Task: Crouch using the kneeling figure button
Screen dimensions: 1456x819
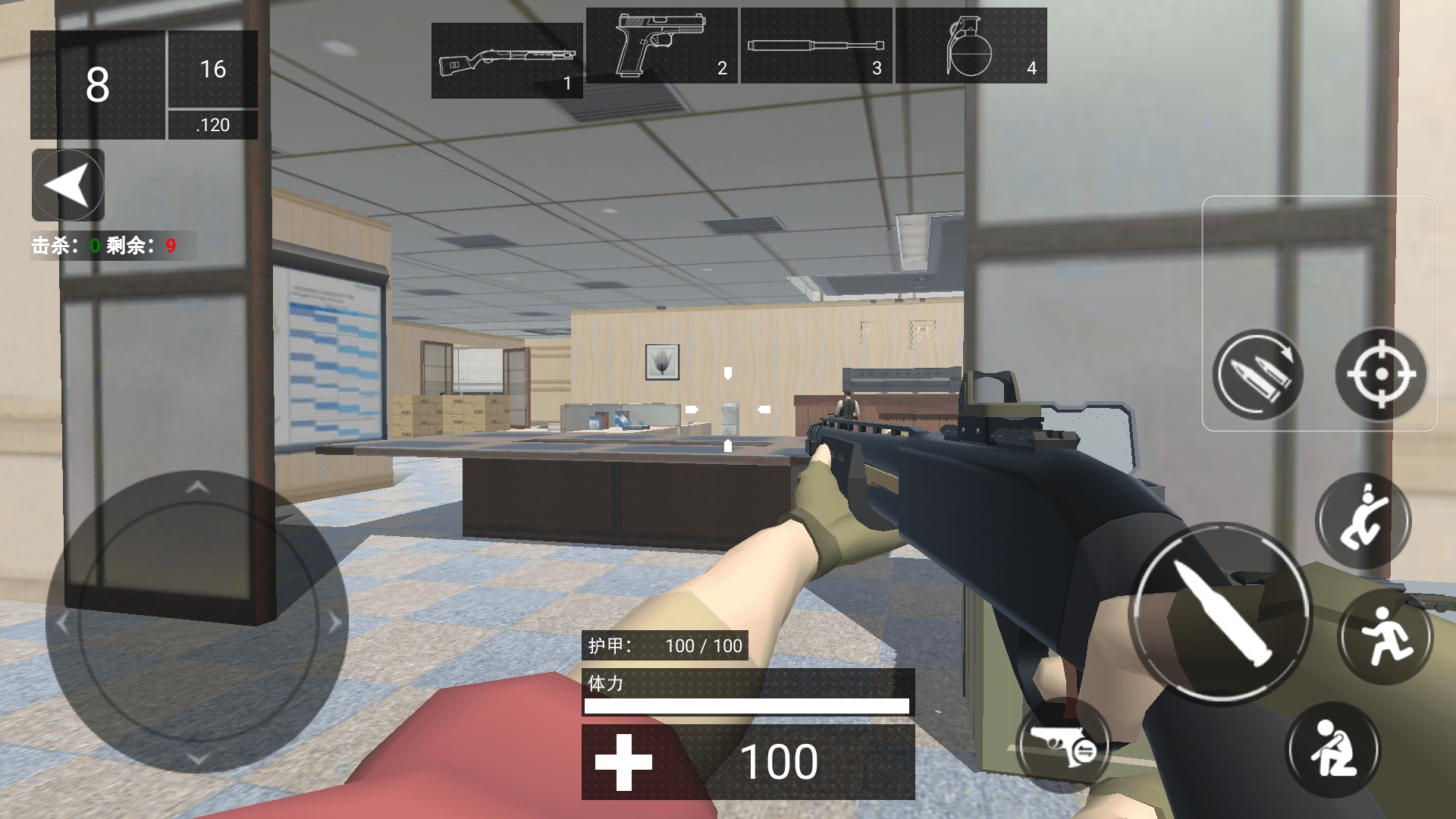Action: click(1332, 749)
